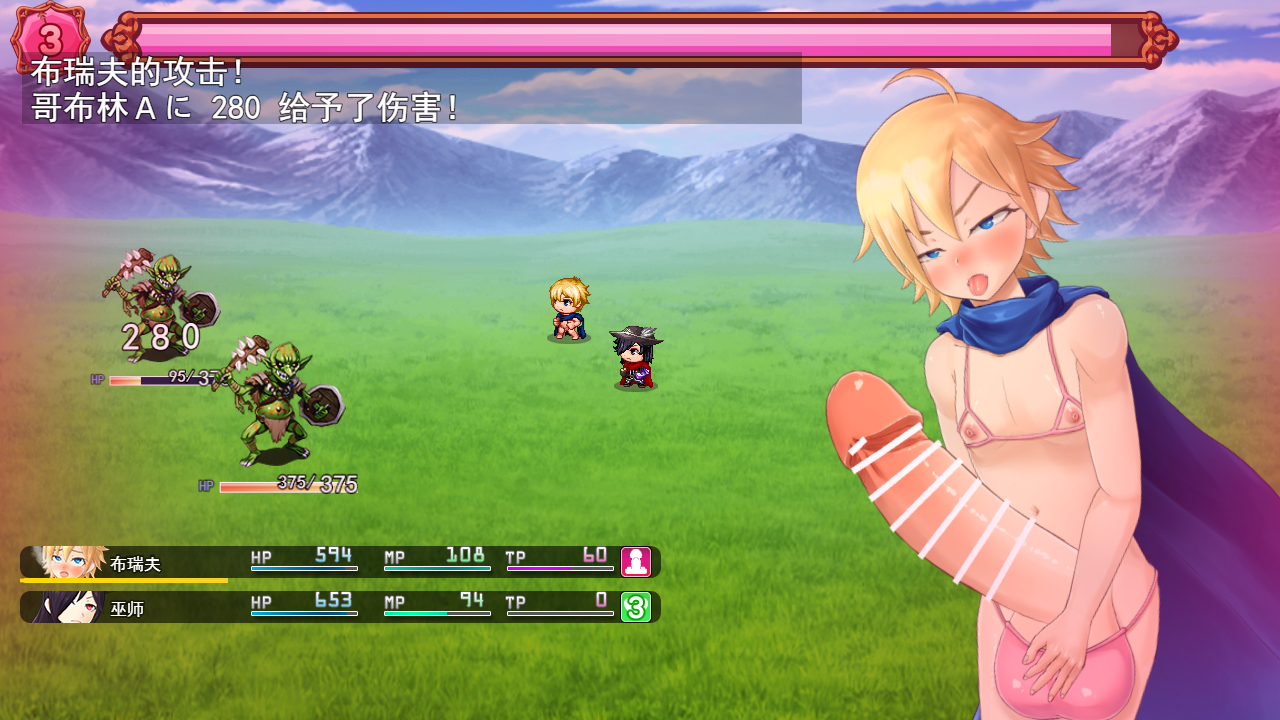Click the pink badge showing number 3

click(x=50, y=39)
